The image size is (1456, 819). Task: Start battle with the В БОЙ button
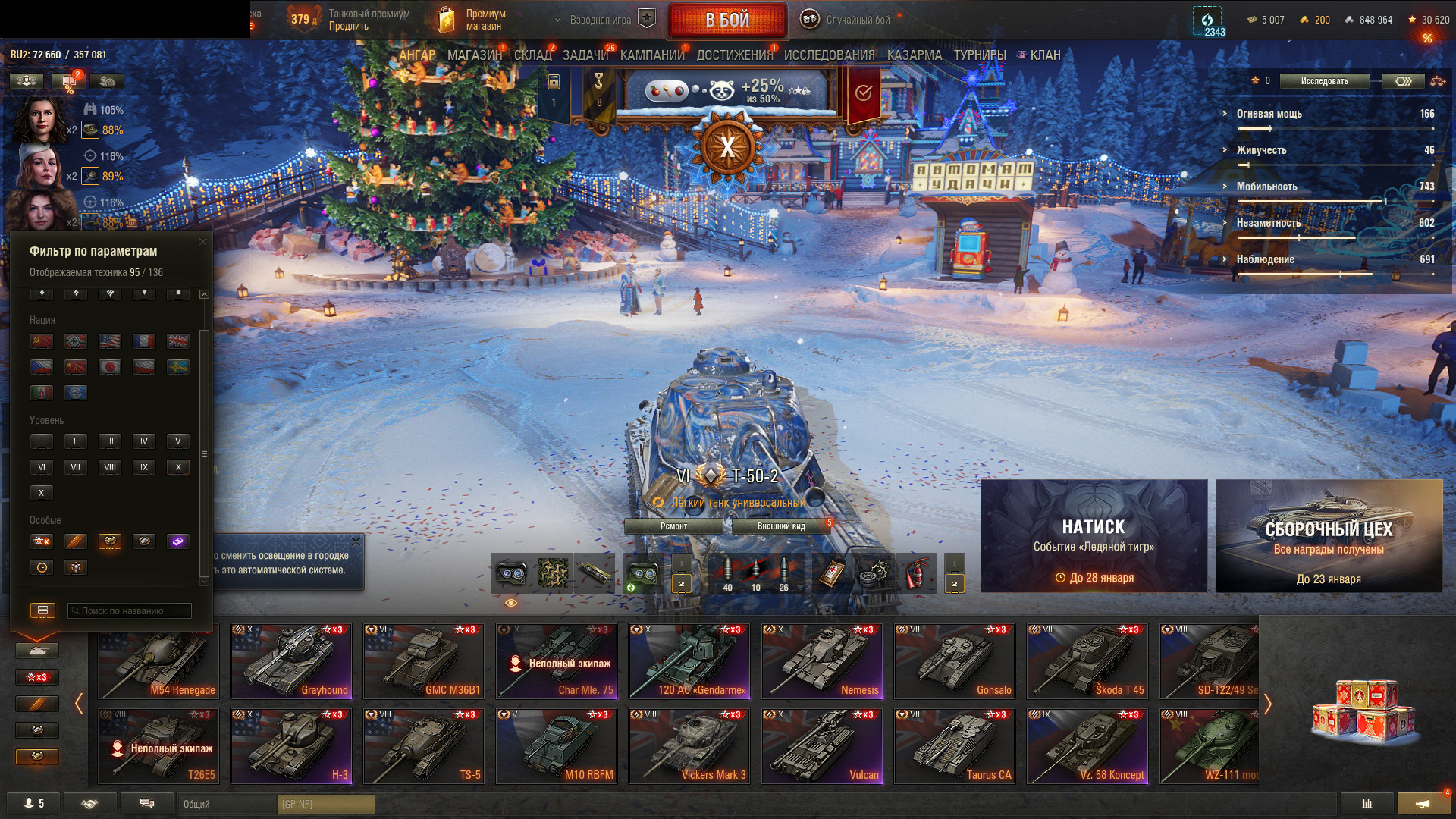coord(727,20)
